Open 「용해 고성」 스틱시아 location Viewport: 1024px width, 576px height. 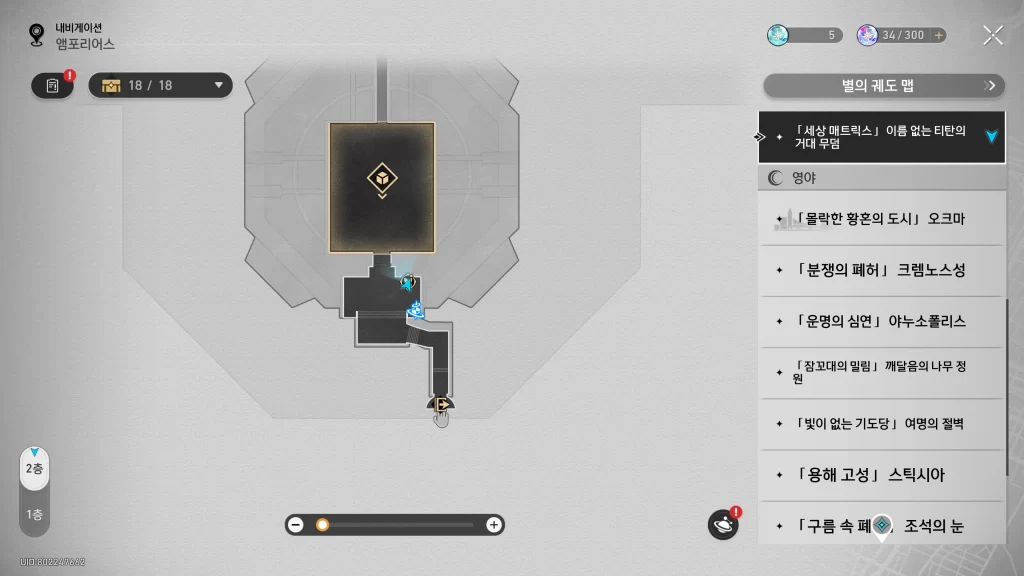tap(880, 474)
